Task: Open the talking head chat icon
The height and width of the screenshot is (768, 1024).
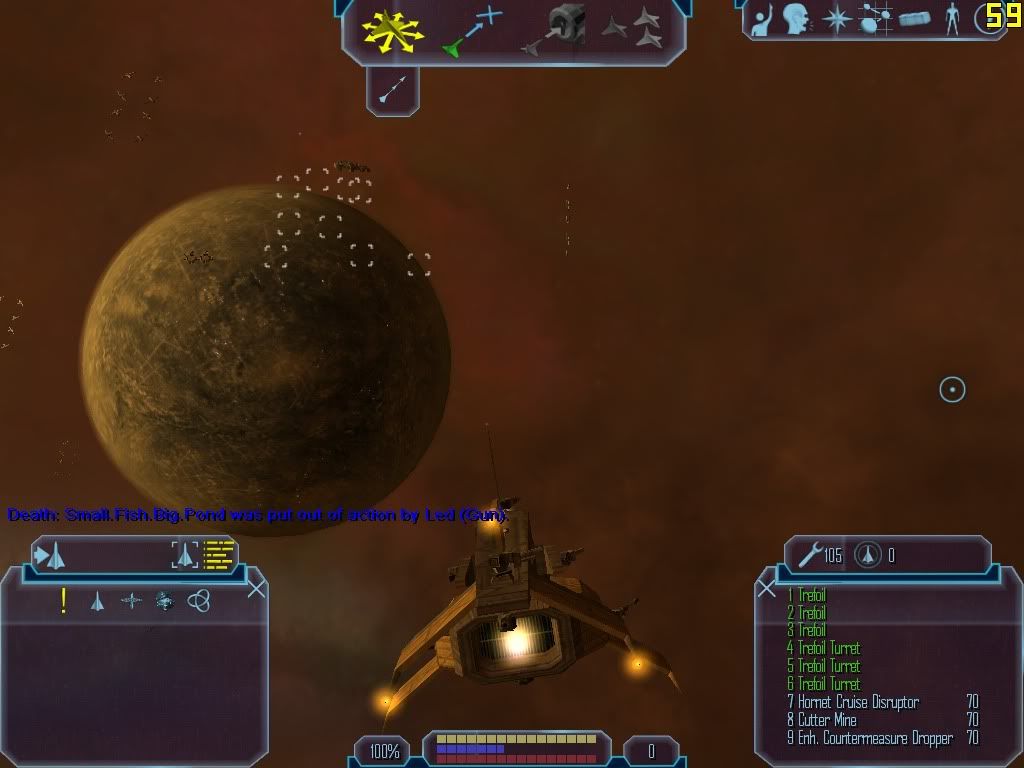Action: (796, 18)
